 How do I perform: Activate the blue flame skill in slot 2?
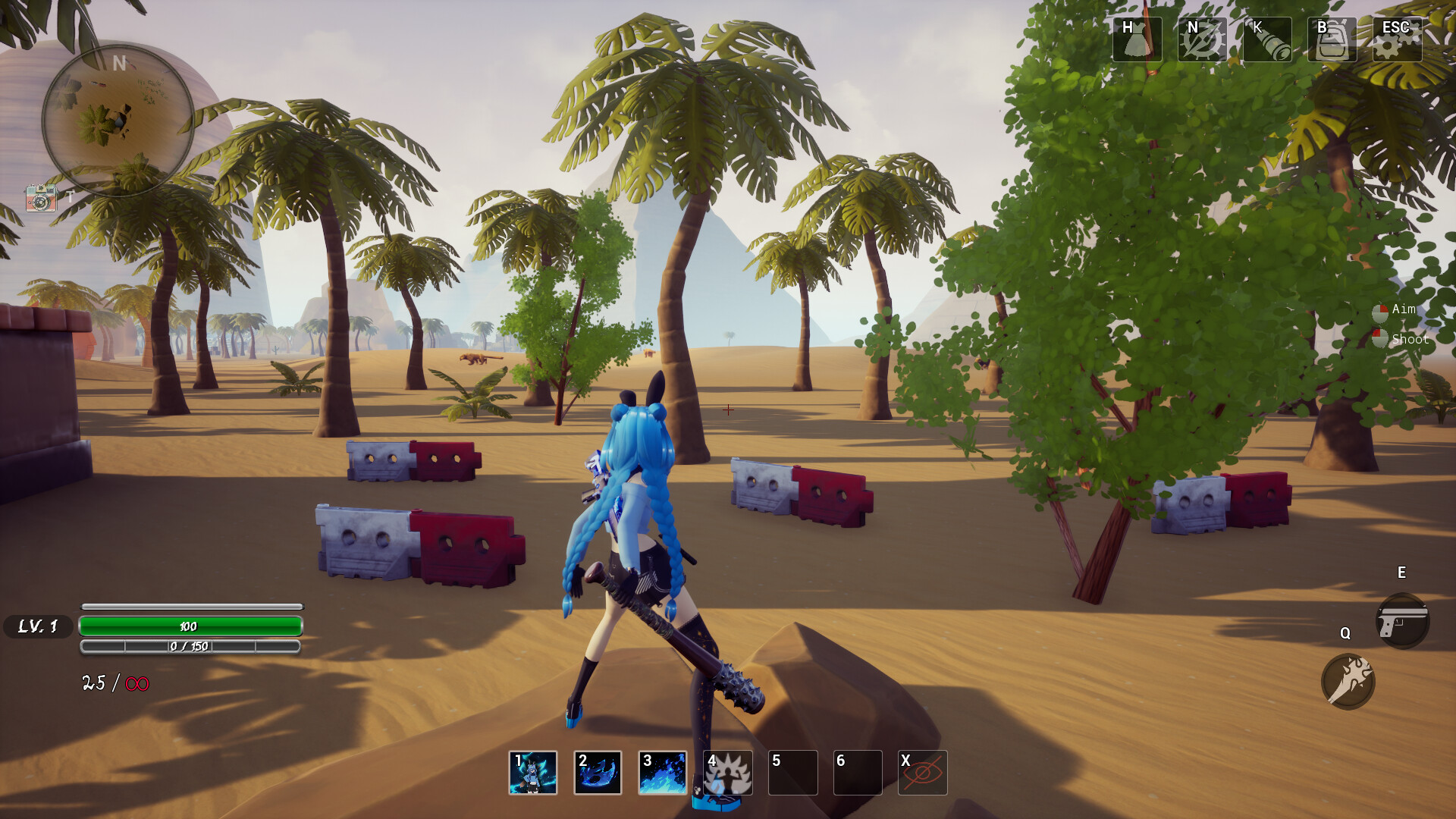pos(598,772)
